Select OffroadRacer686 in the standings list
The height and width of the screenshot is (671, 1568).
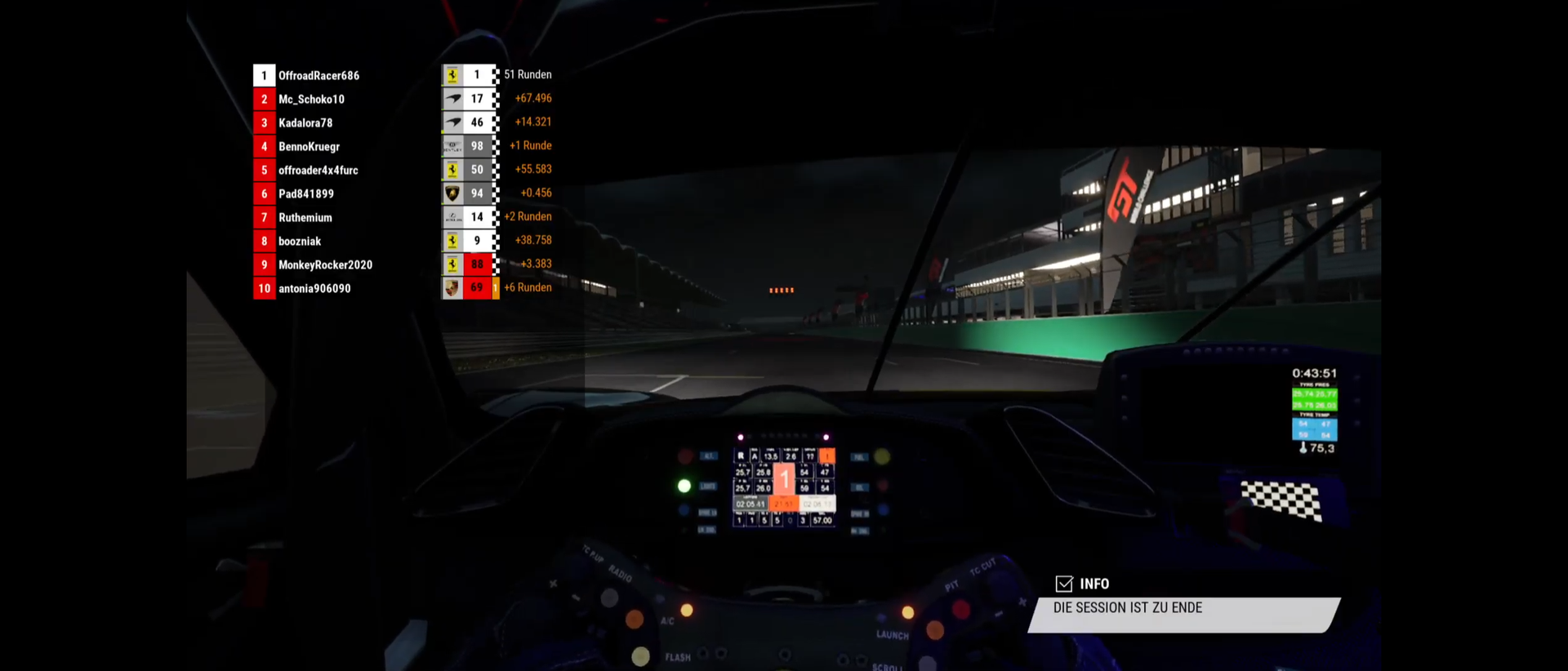point(318,75)
